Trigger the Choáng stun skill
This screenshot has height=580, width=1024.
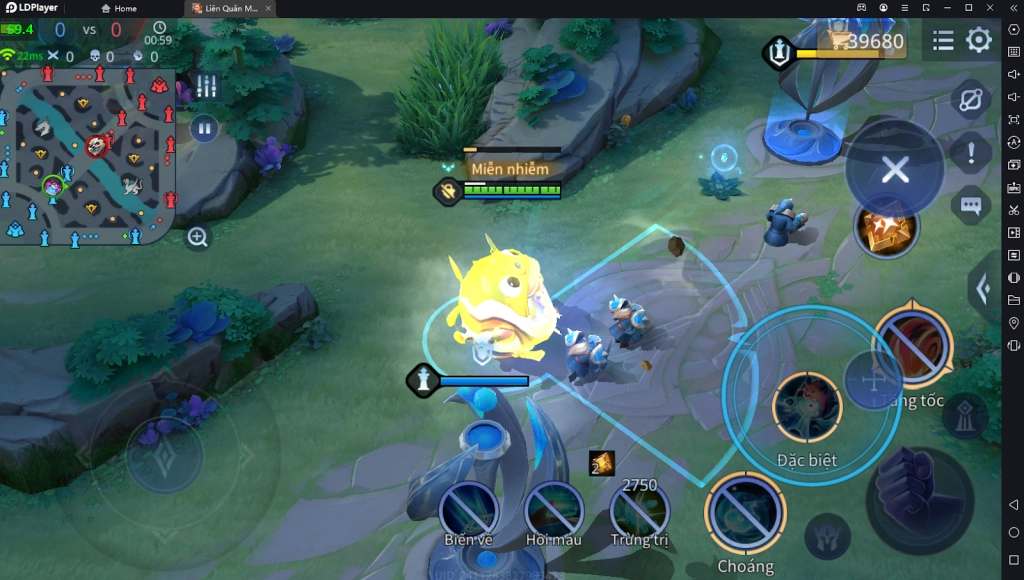point(745,514)
